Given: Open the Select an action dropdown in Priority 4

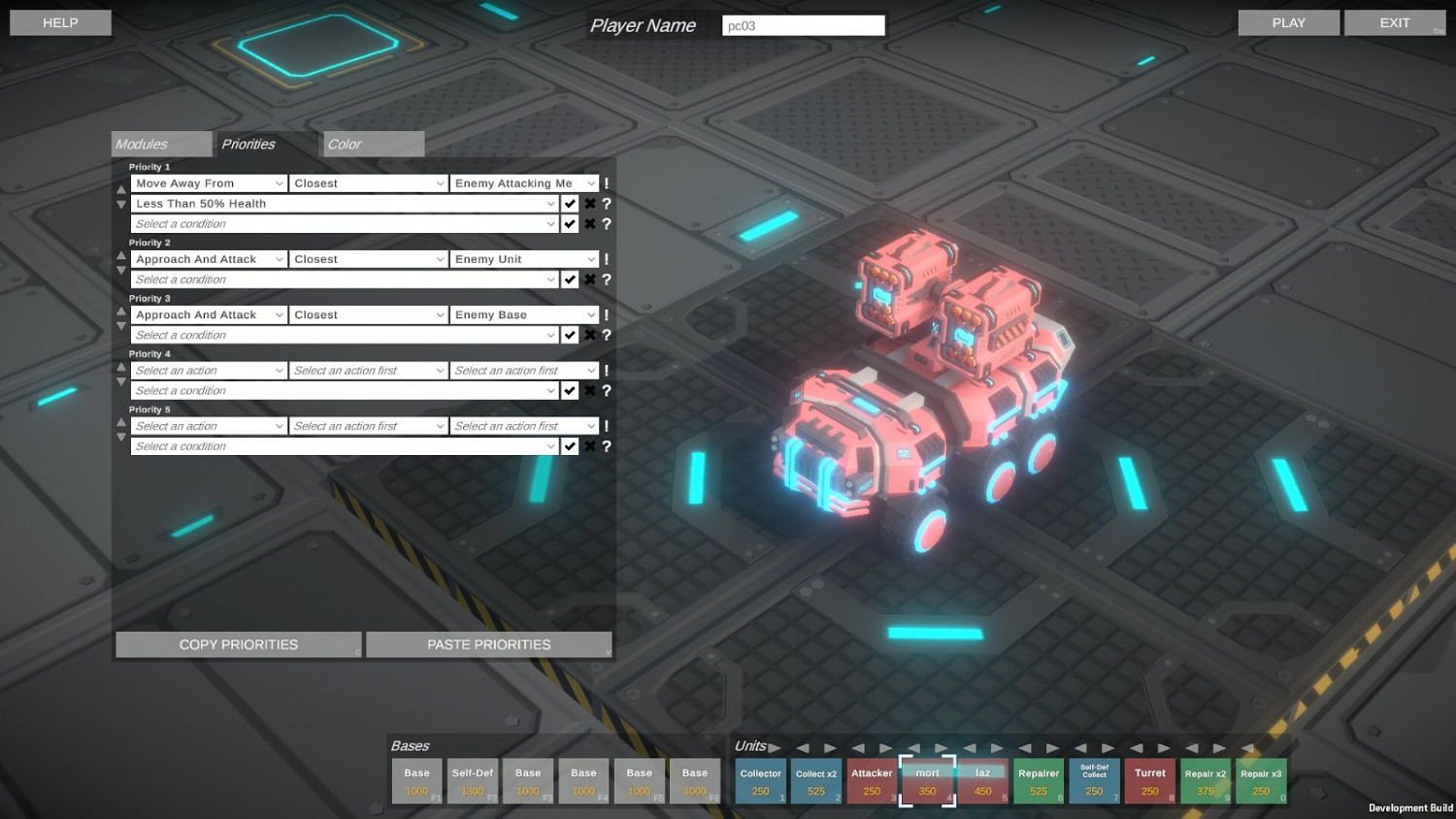Looking at the screenshot, I should pyautogui.click(x=208, y=370).
